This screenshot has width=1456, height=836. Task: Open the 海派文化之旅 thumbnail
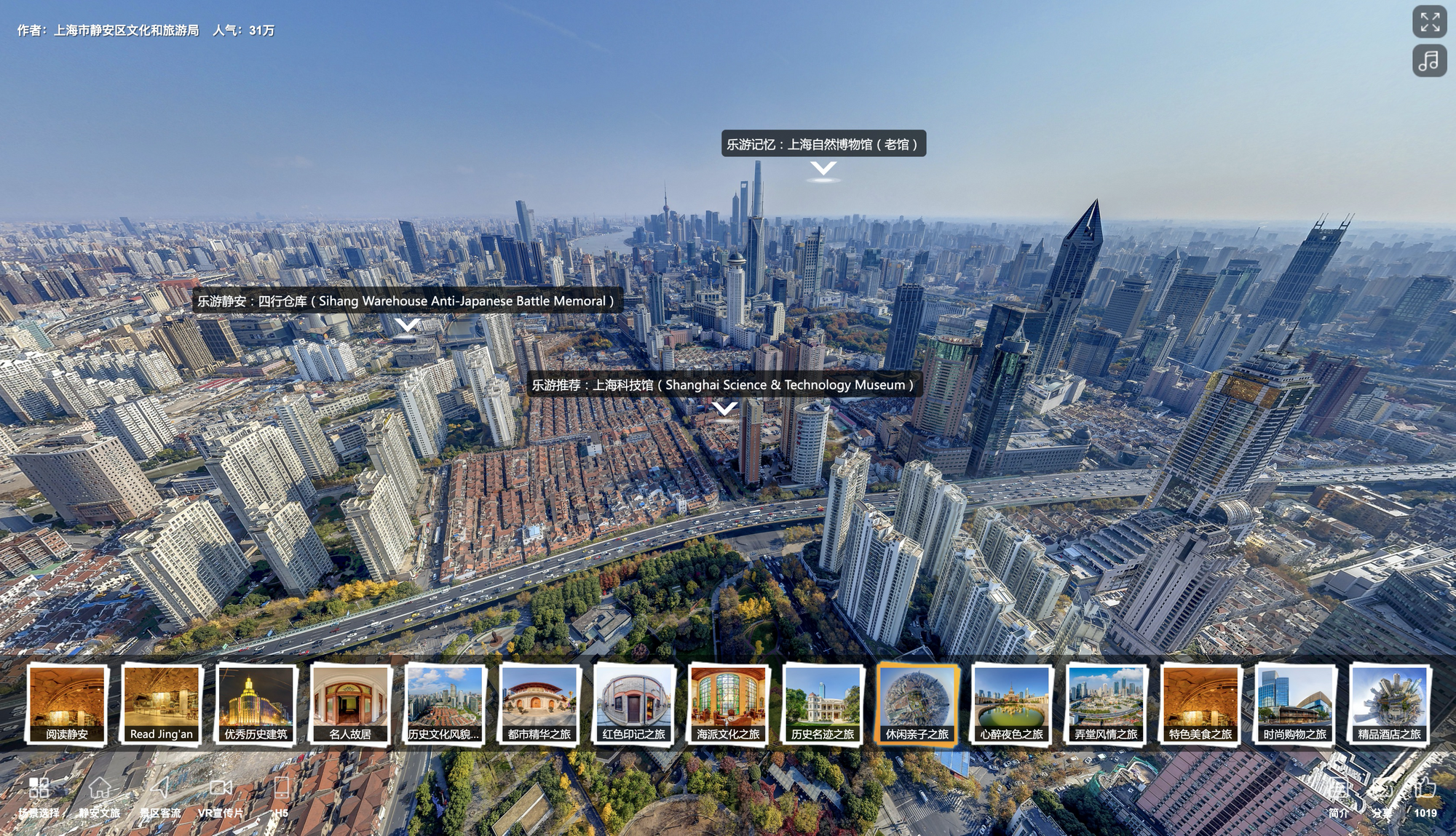[728, 704]
